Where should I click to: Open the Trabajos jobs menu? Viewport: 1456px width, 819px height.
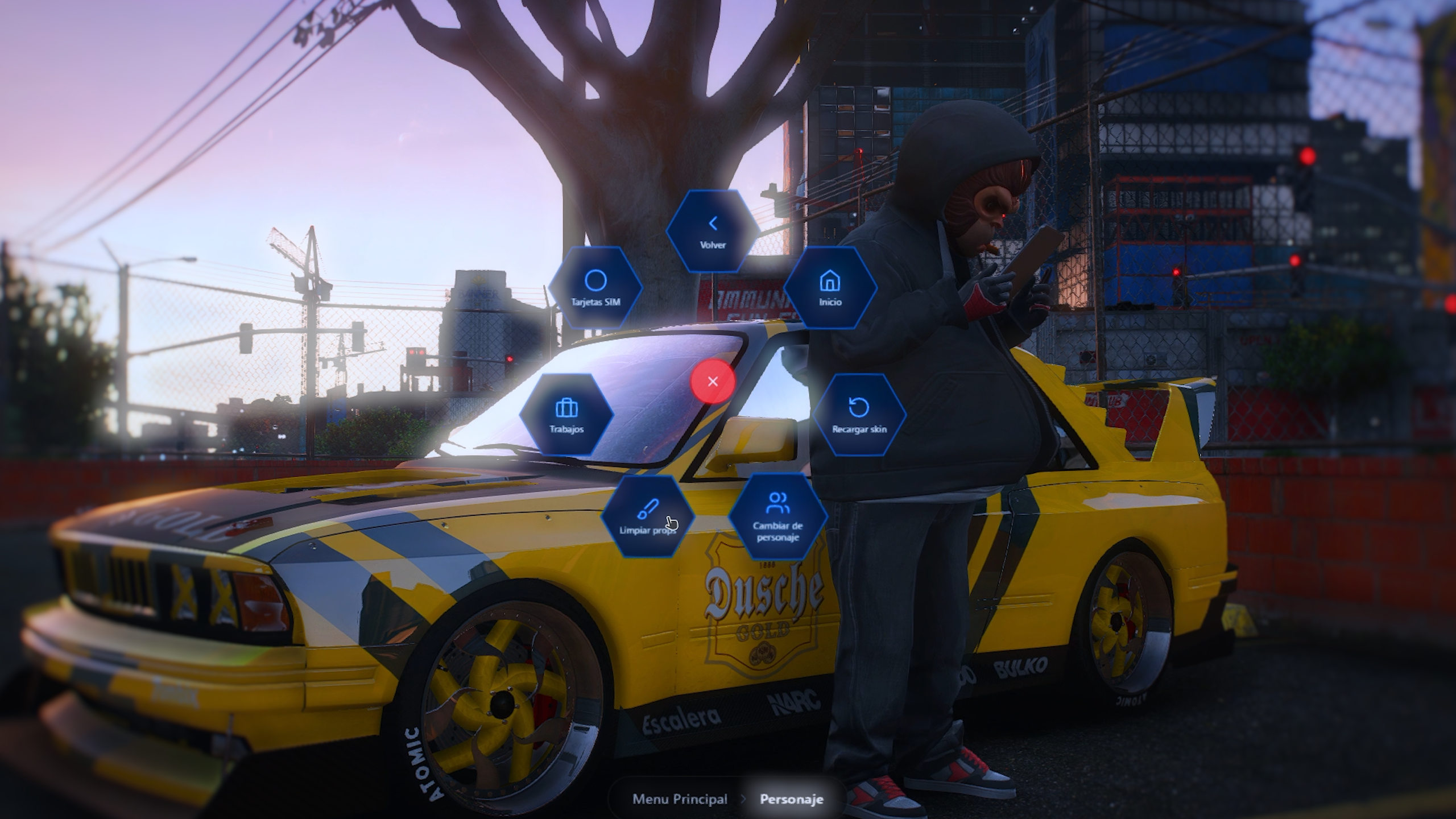(566, 415)
